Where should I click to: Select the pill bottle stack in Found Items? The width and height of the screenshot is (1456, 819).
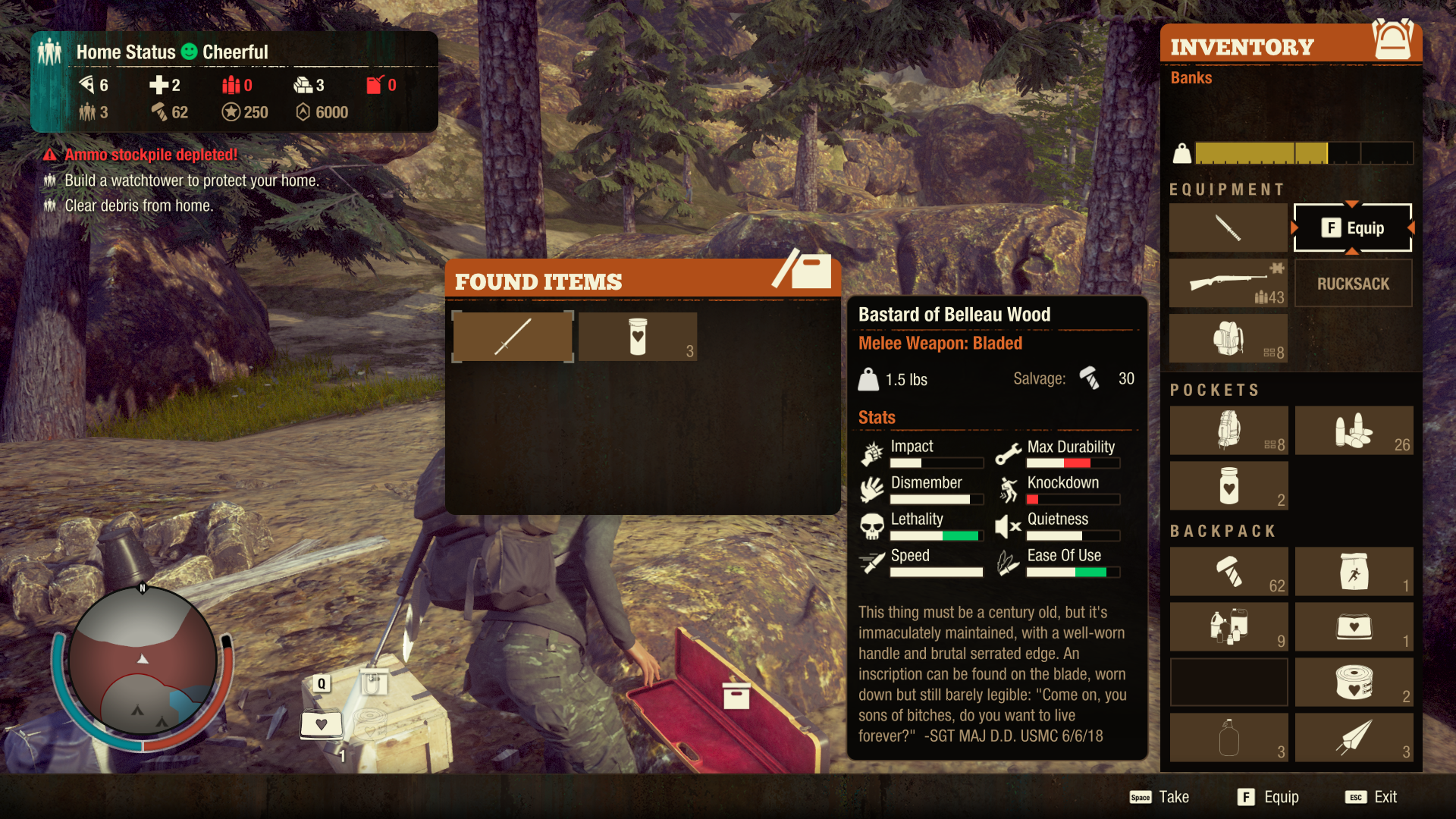pyautogui.click(x=638, y=337)
